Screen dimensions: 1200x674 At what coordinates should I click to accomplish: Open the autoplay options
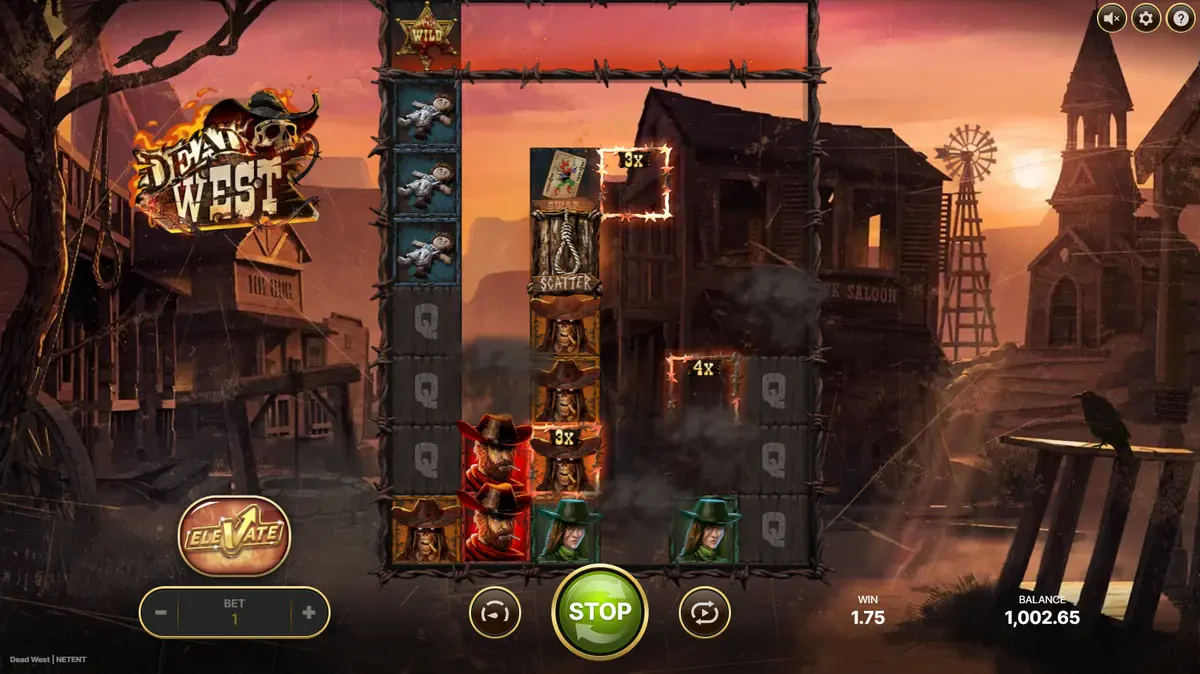(x=704, y=612)
